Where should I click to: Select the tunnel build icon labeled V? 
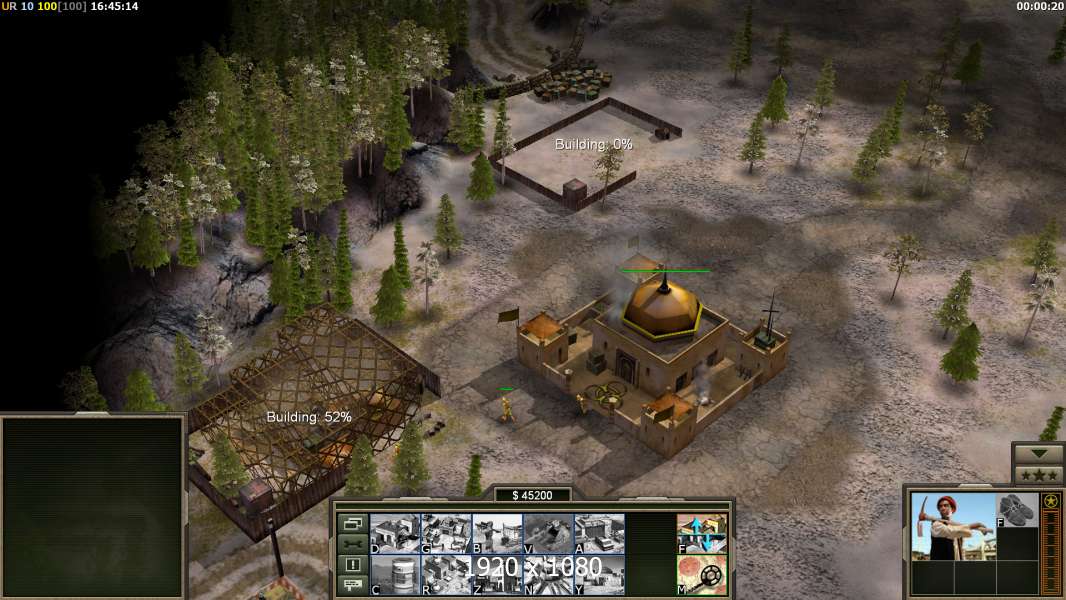pyautogui.click(x=548, y=533)
